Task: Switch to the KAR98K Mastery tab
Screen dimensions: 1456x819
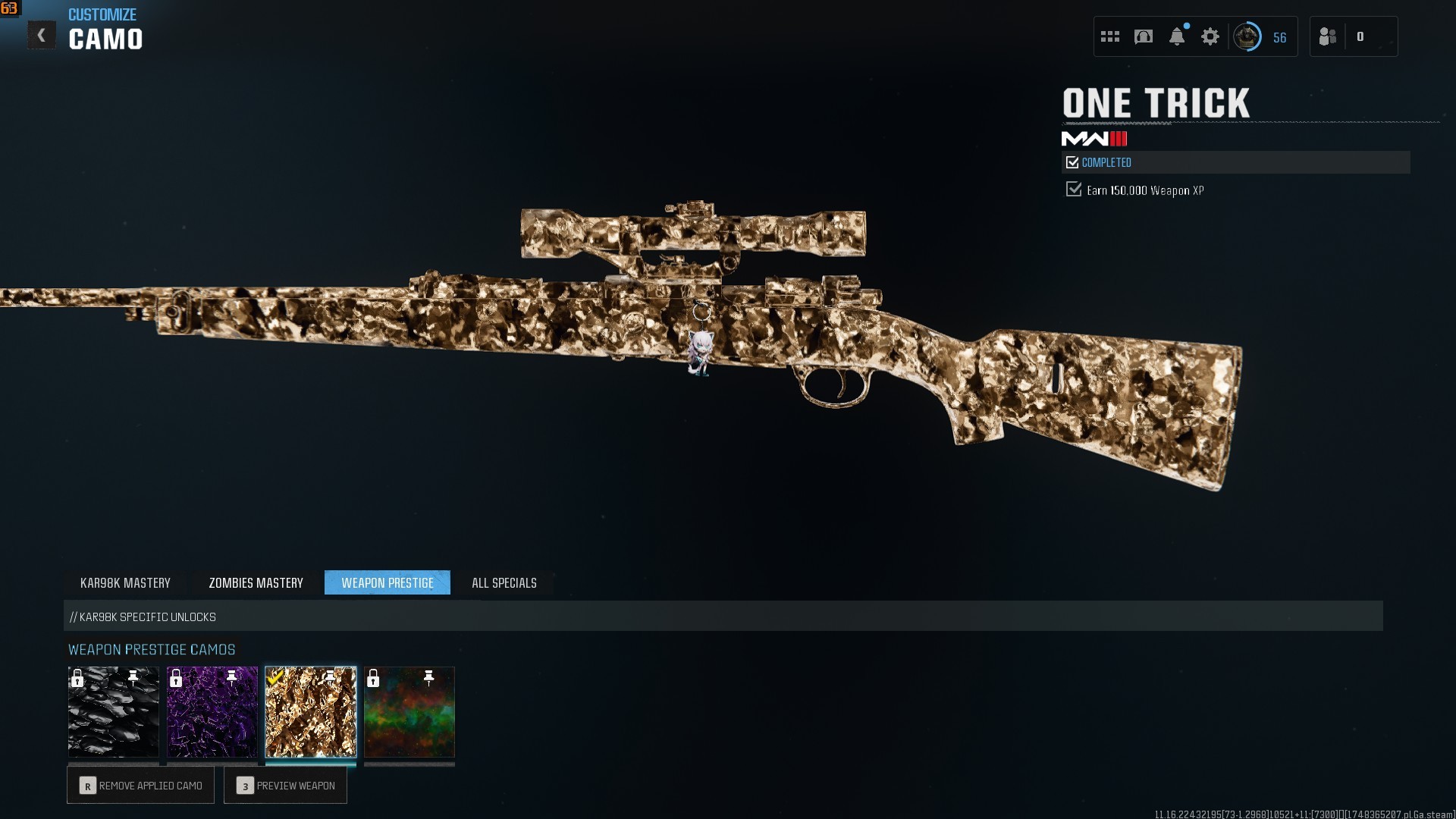Action: (x=125, y=582)
